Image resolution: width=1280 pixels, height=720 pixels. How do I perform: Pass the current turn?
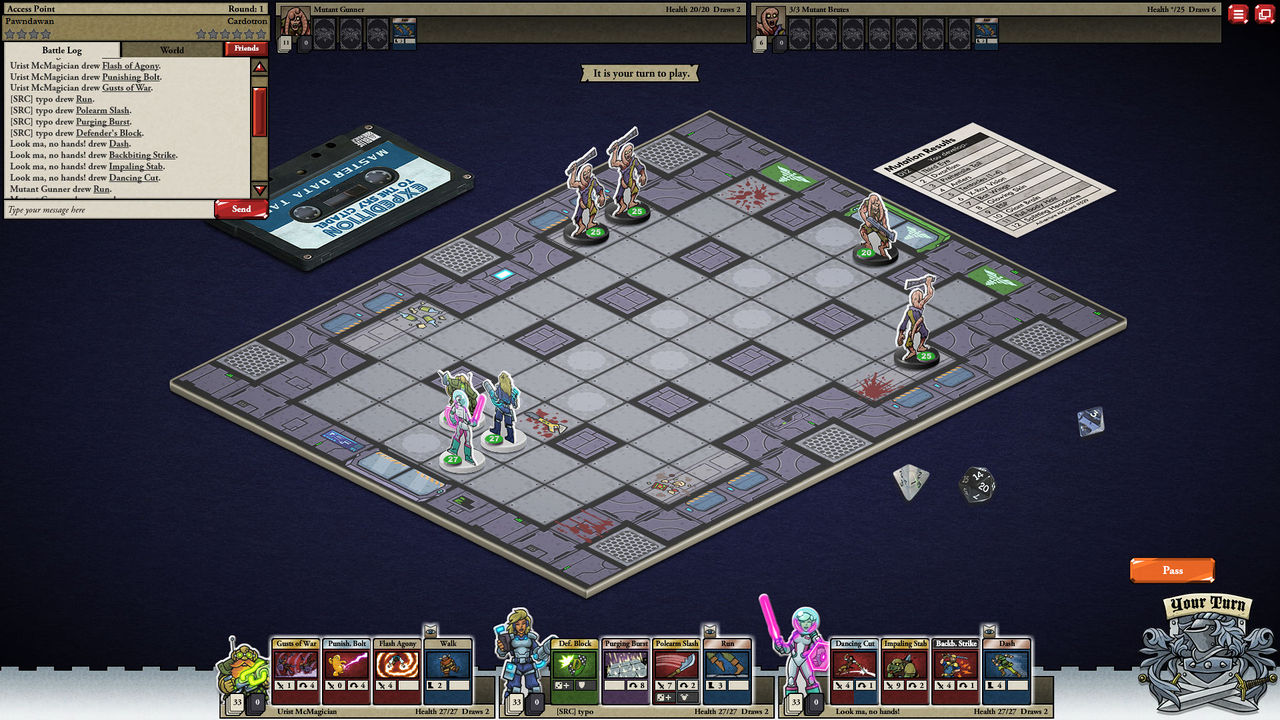pos(1172,570)
